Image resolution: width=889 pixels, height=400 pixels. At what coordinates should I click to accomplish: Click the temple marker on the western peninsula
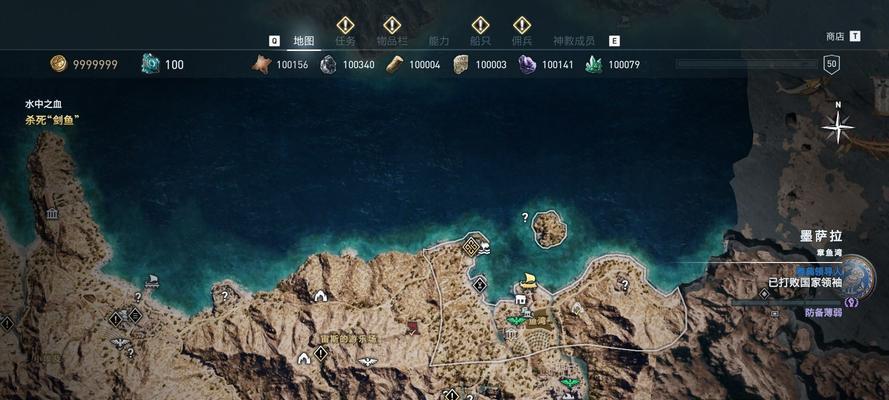52,214
